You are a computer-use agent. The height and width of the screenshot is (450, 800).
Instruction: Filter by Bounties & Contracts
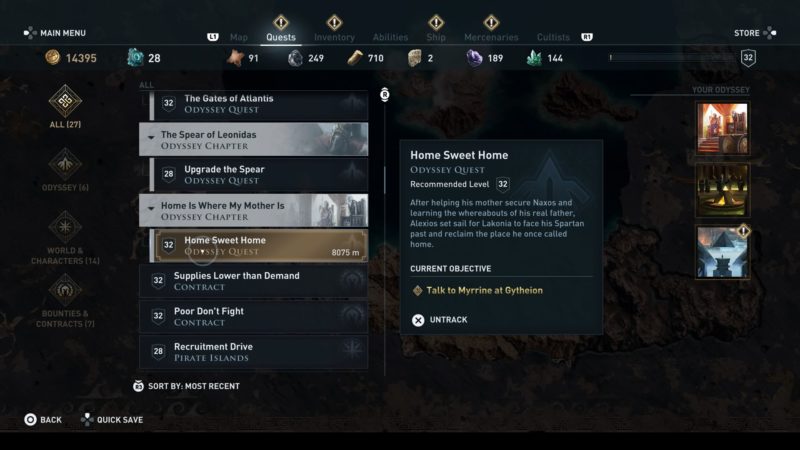[66, 299]
